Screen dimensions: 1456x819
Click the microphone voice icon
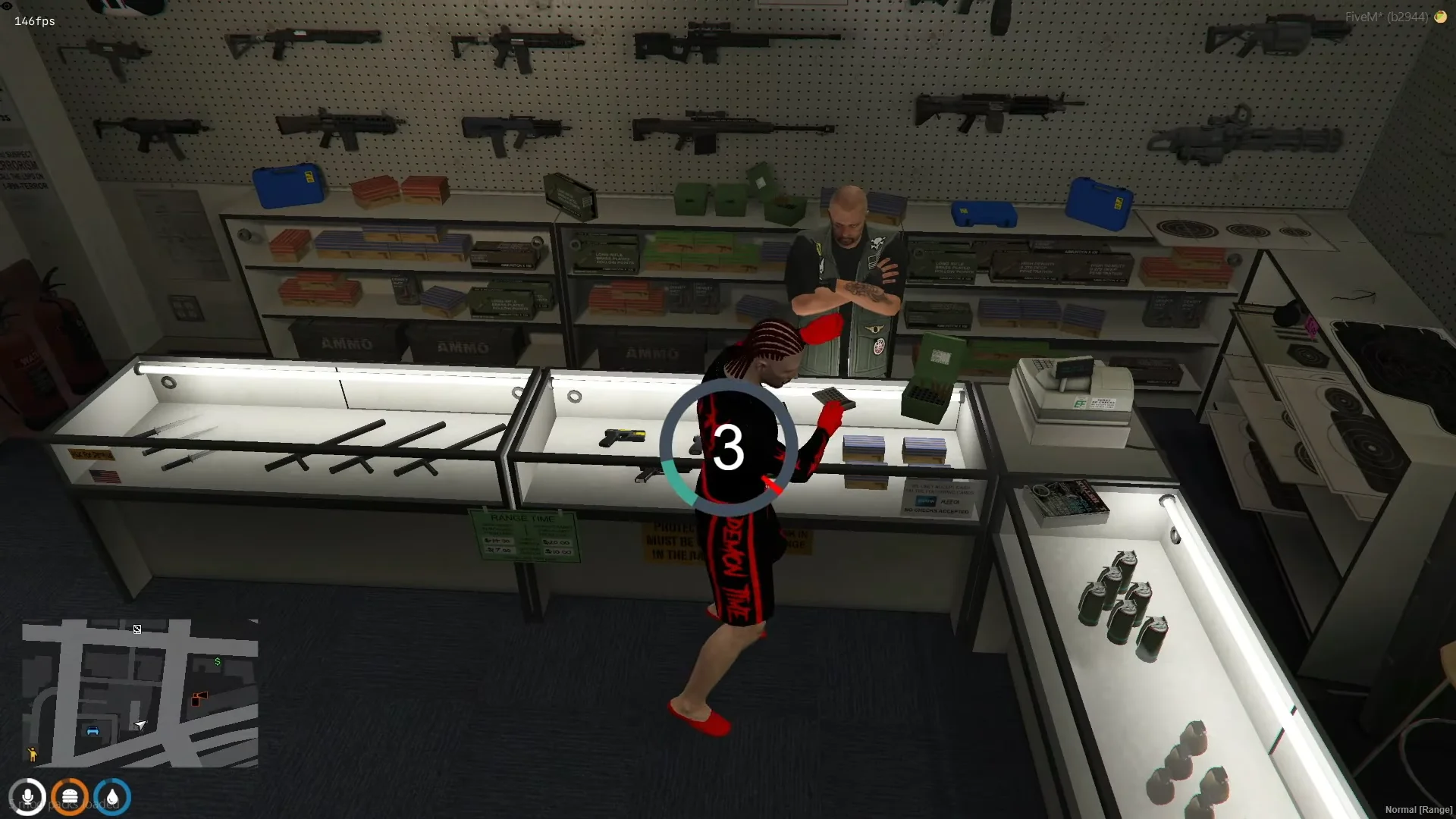coord(27,798)
